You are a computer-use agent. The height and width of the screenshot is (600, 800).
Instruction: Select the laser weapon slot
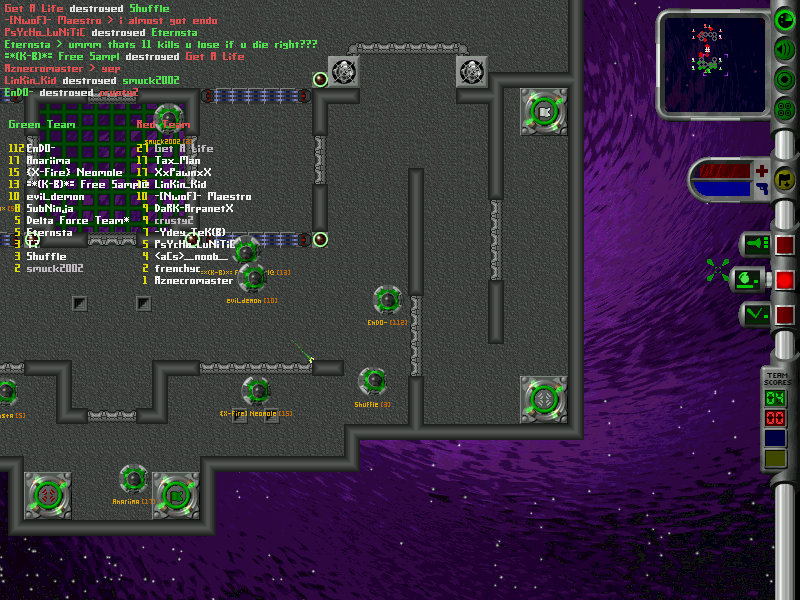click(x=755, y=244)
